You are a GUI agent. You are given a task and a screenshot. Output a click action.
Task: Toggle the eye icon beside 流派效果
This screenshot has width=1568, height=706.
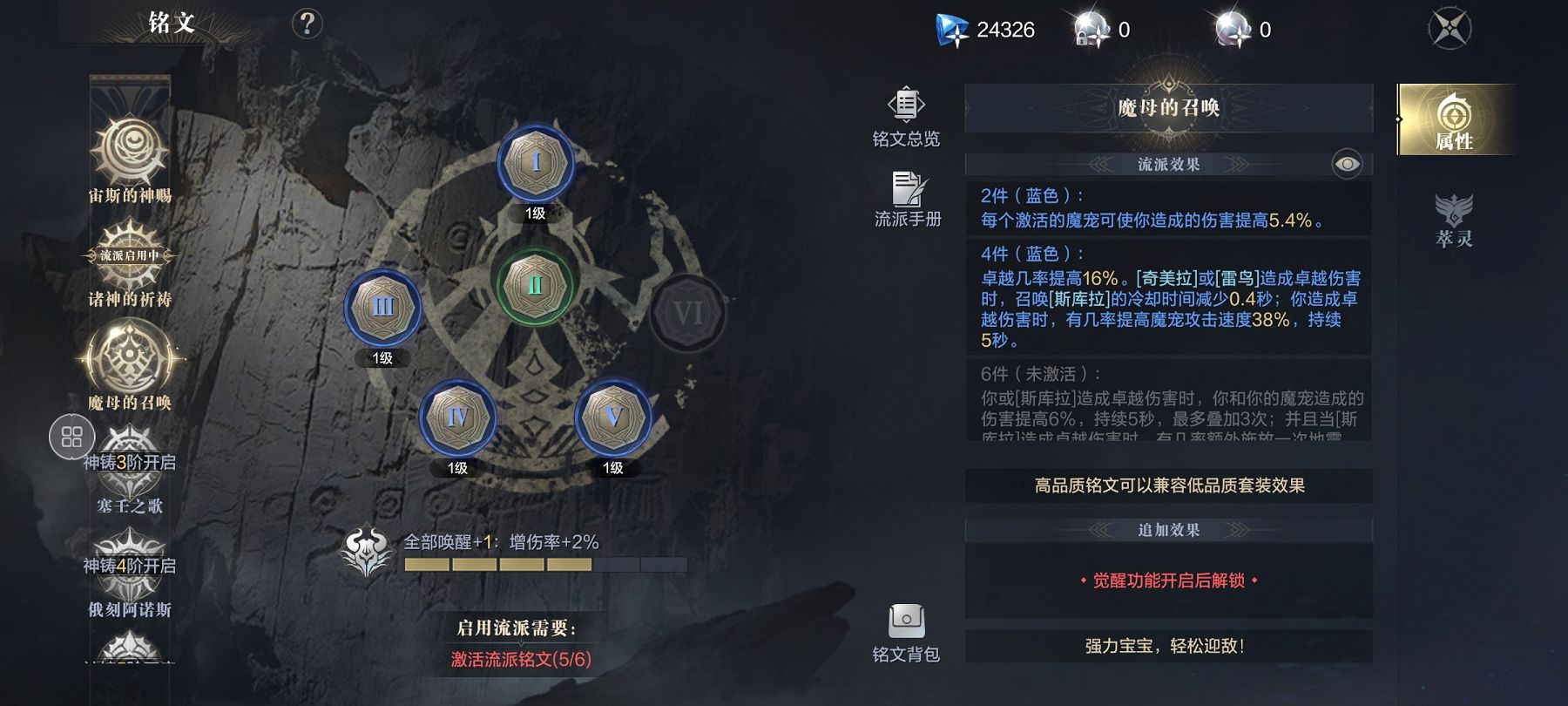[1347, 164]
